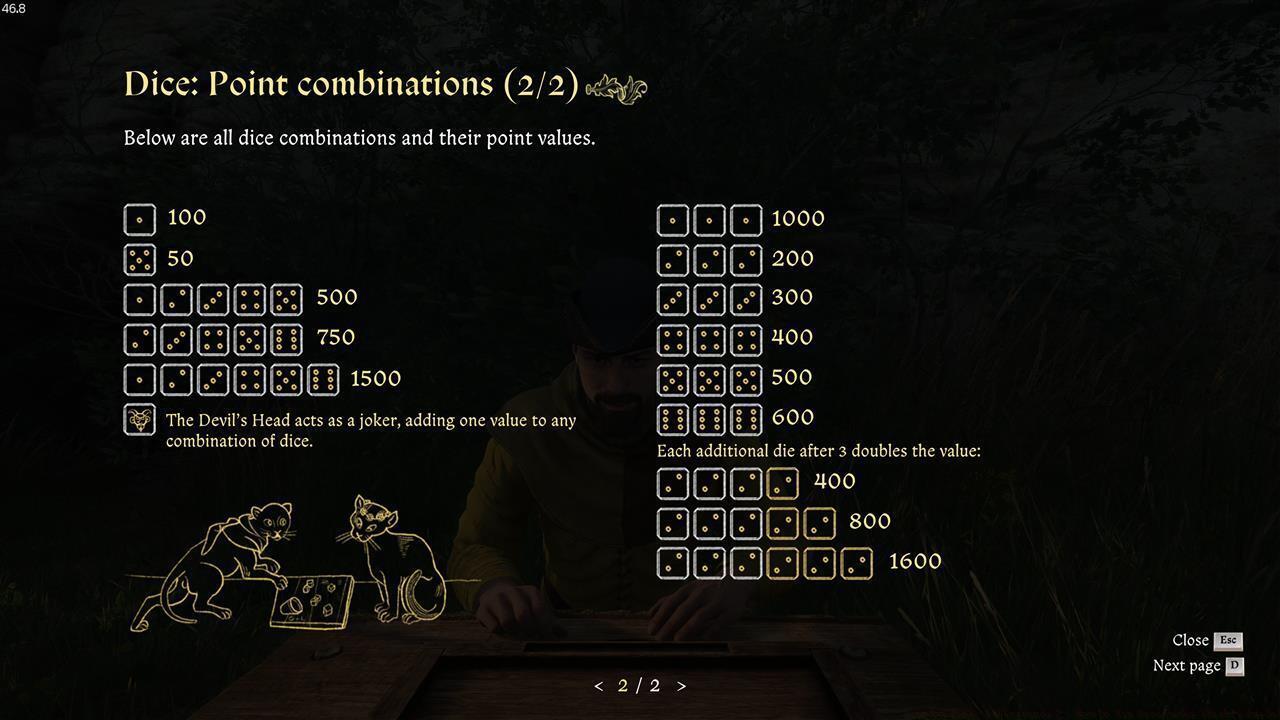Click the single die worth 100 points
The width and height of the screenshot is (1280, 720).
pos(139,218)
